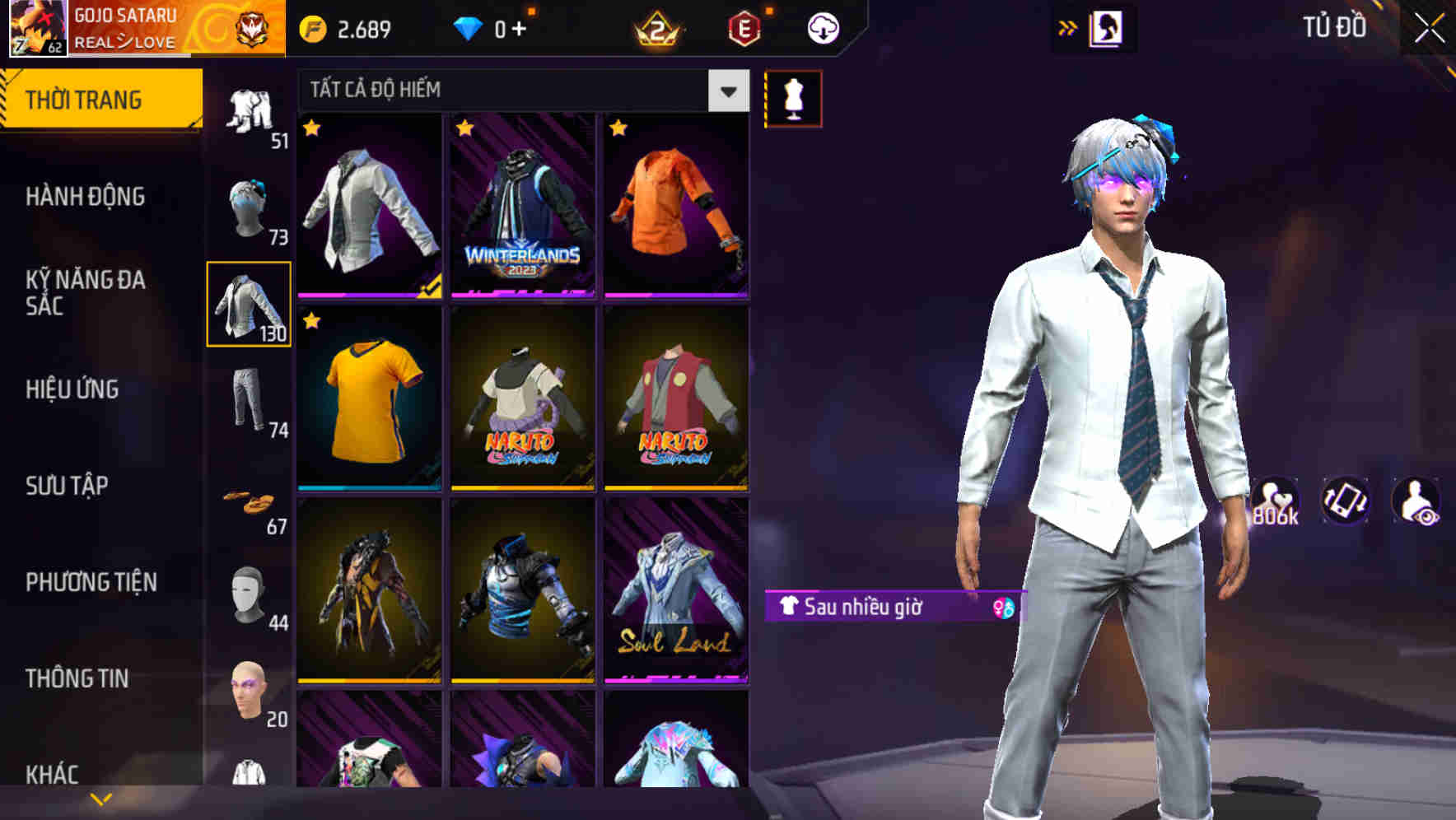
Task: Switch to the HÀNH ĐỘNG tab
Action: point(85,197)
